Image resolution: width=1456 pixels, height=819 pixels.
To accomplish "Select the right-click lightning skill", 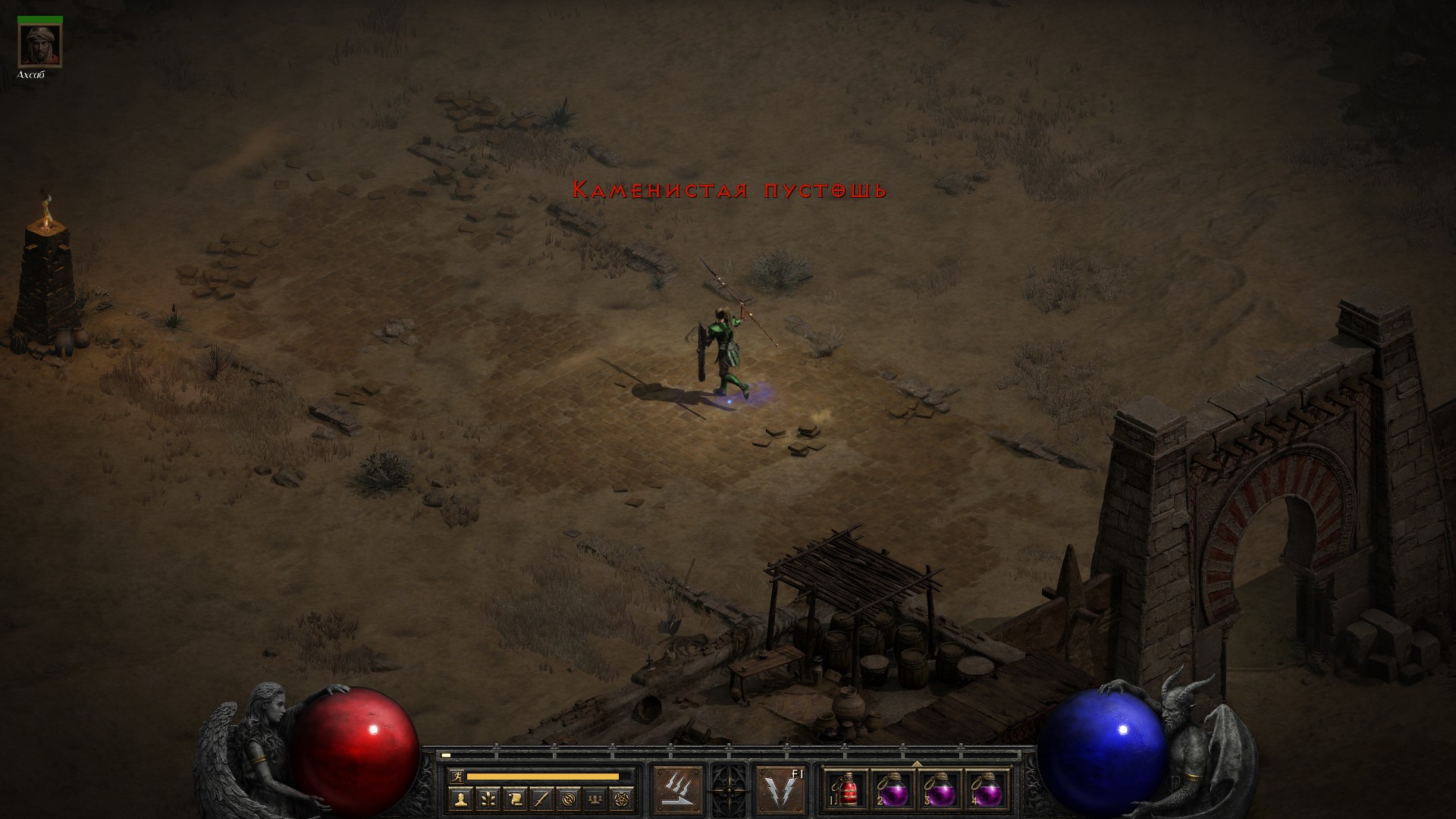I will click(780, 790).
